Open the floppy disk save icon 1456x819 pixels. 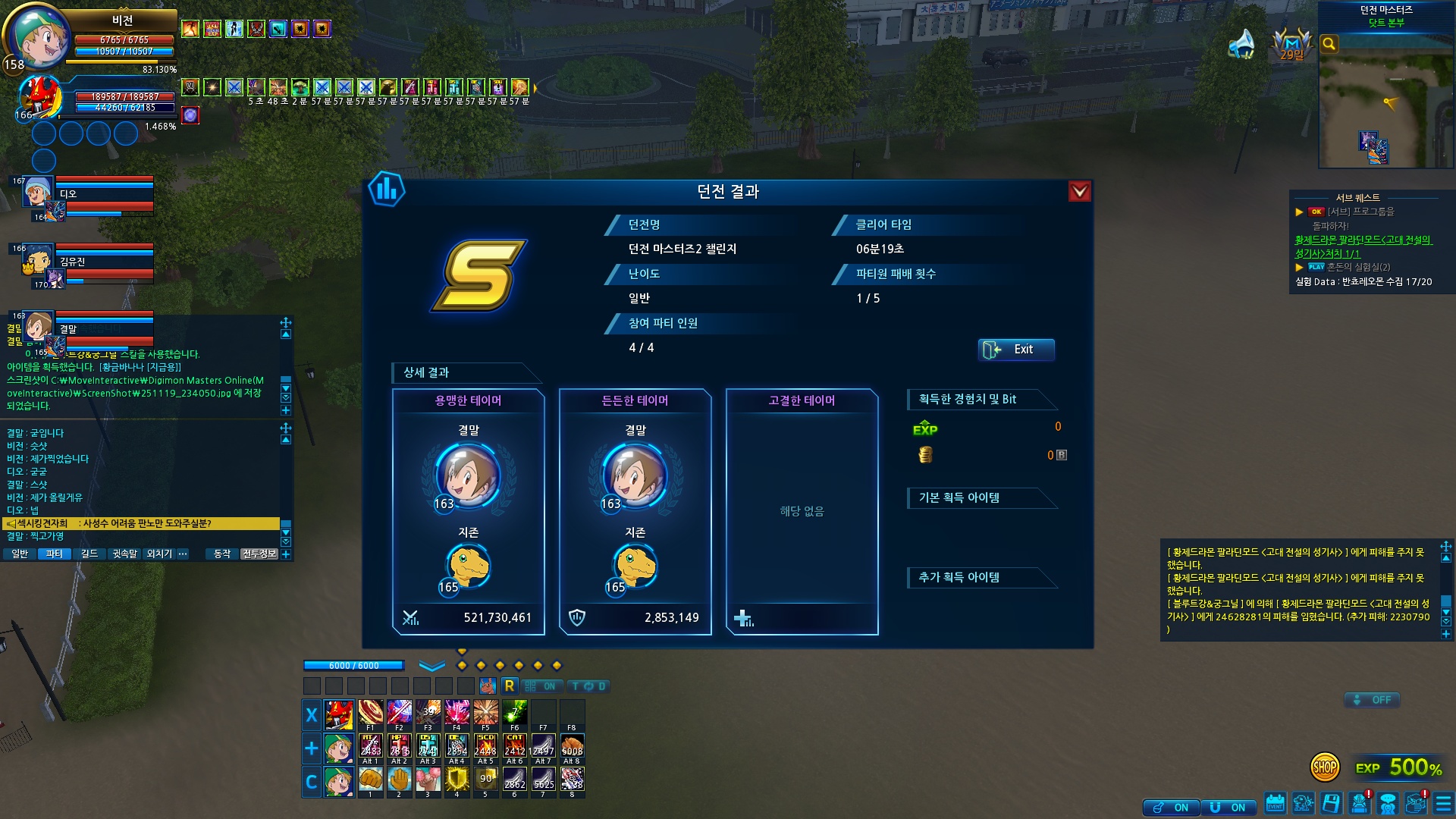point(1331,803)
